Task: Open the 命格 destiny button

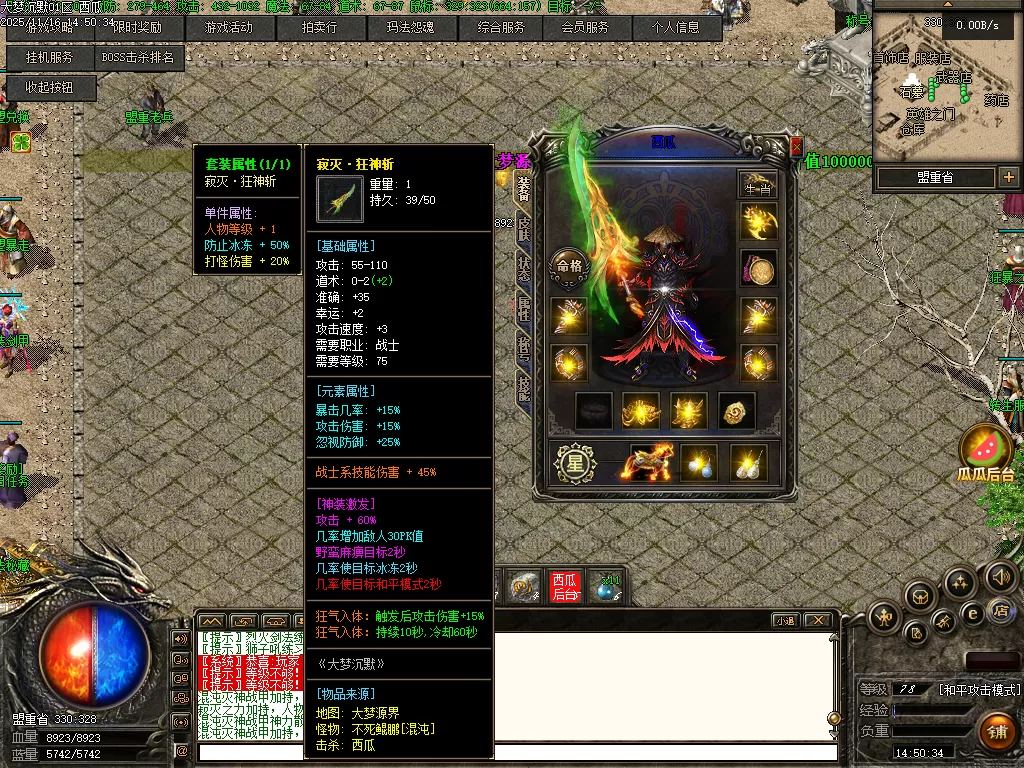Action: 569,267
